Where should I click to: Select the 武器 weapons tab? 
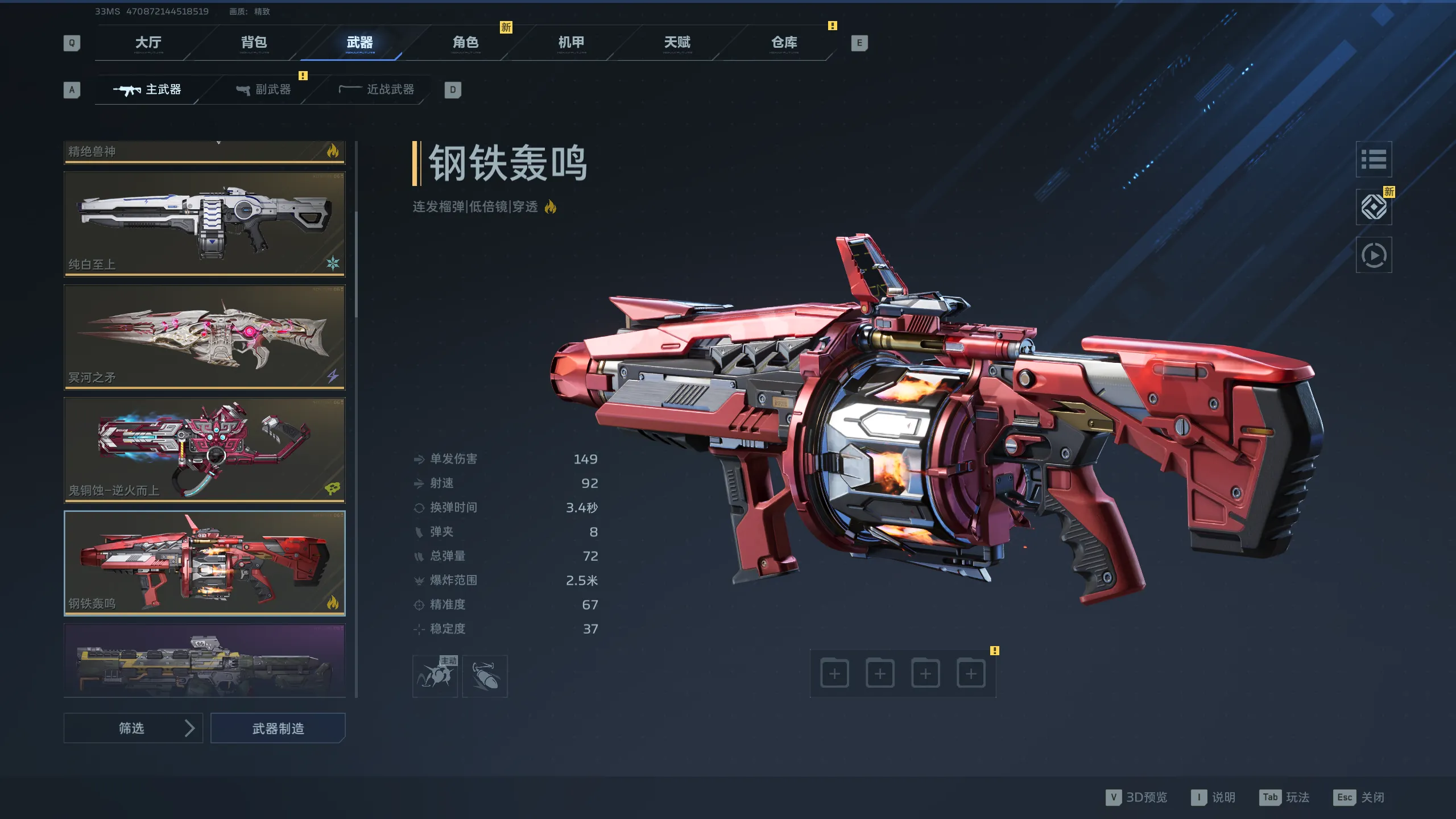pyautogui.click(x=359, y=43)
